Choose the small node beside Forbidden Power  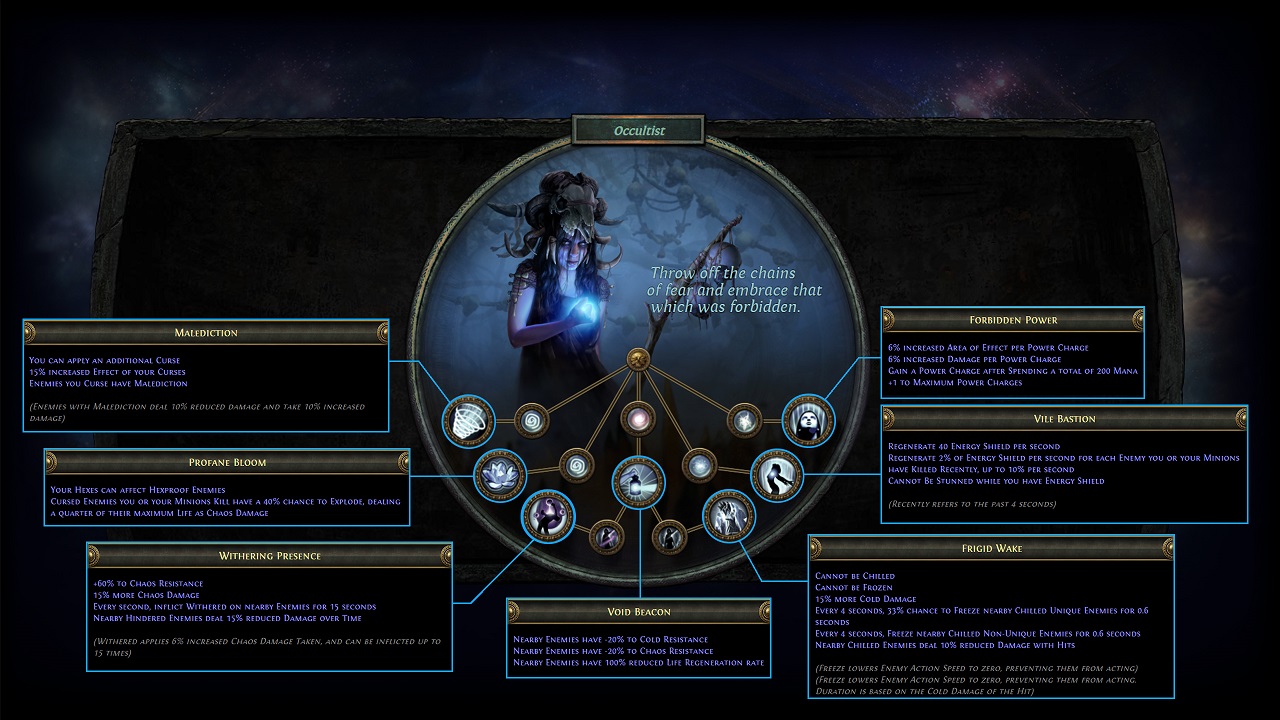[x=745, y=421]
